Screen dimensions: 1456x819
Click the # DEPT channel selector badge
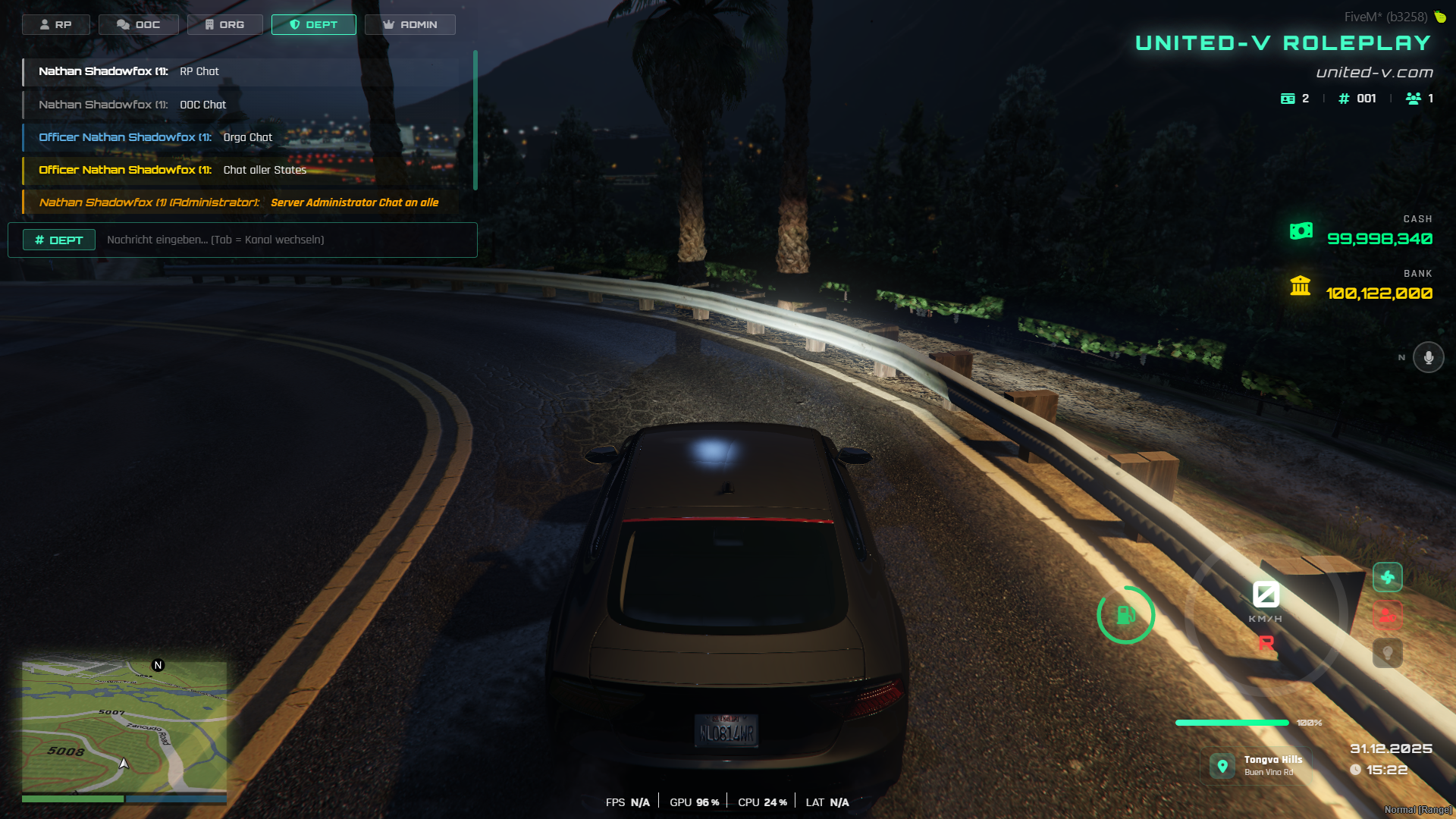pyautogui.click(x=59, y=240)
